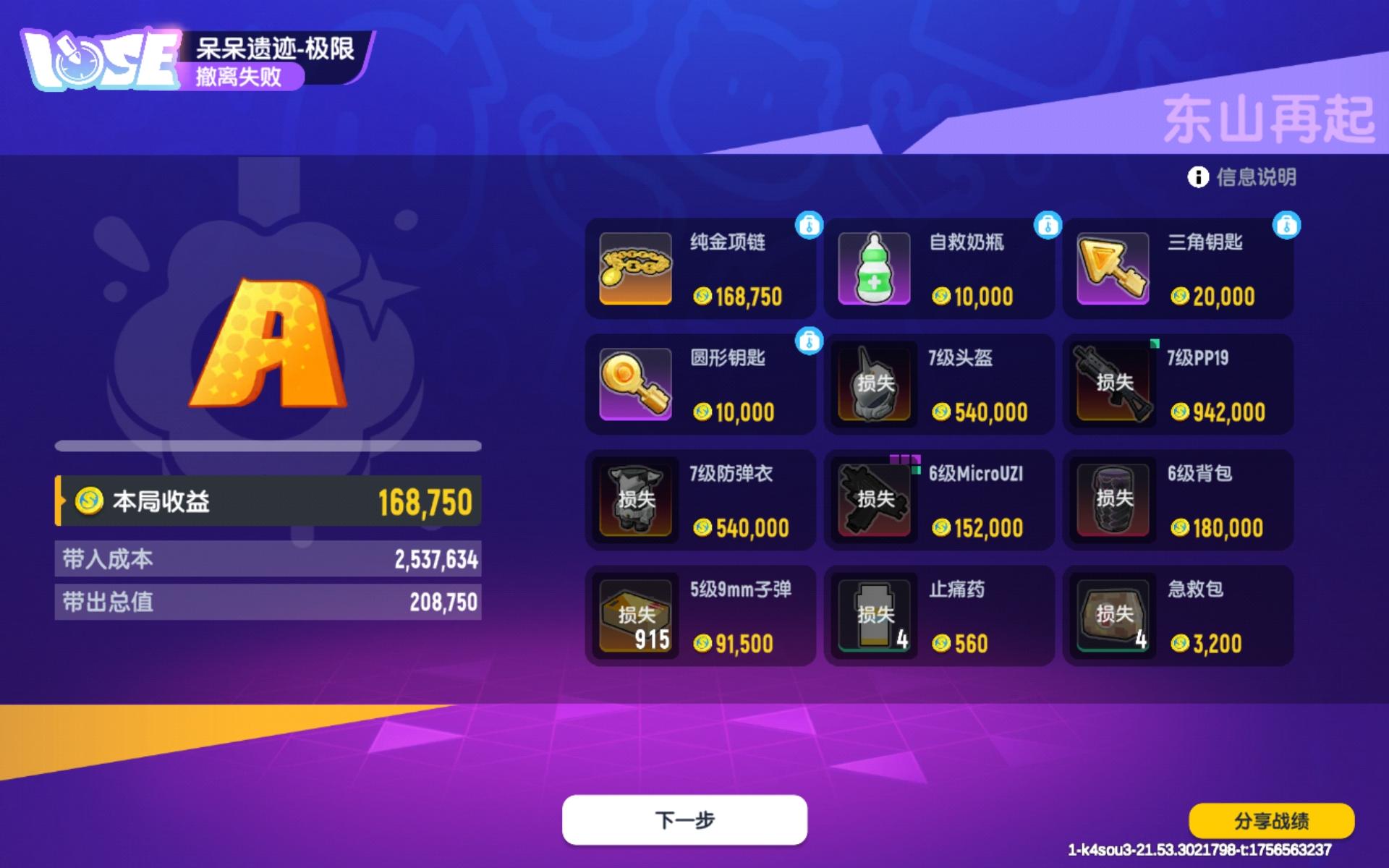This screenshot has height=868, width=1389.
Task: Toggle the insurance badge on 圆形钥匙
Action: point(810,341)
